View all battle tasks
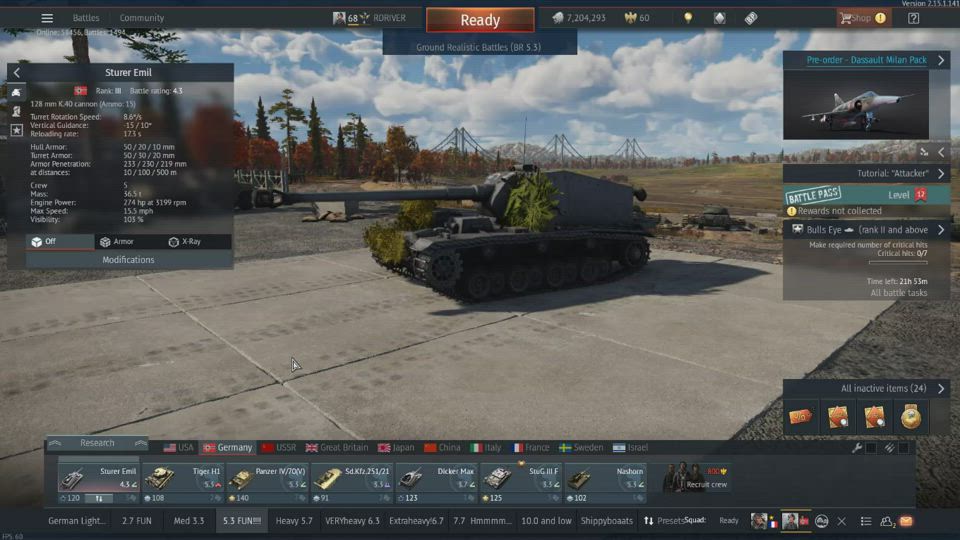This screenshot has height=540, width=960. (897, 293)
